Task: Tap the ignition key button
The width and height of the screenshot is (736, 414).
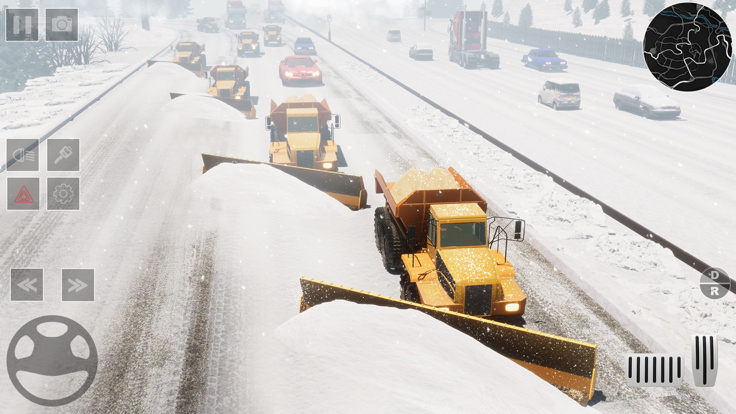Action: tap(63, 155)
